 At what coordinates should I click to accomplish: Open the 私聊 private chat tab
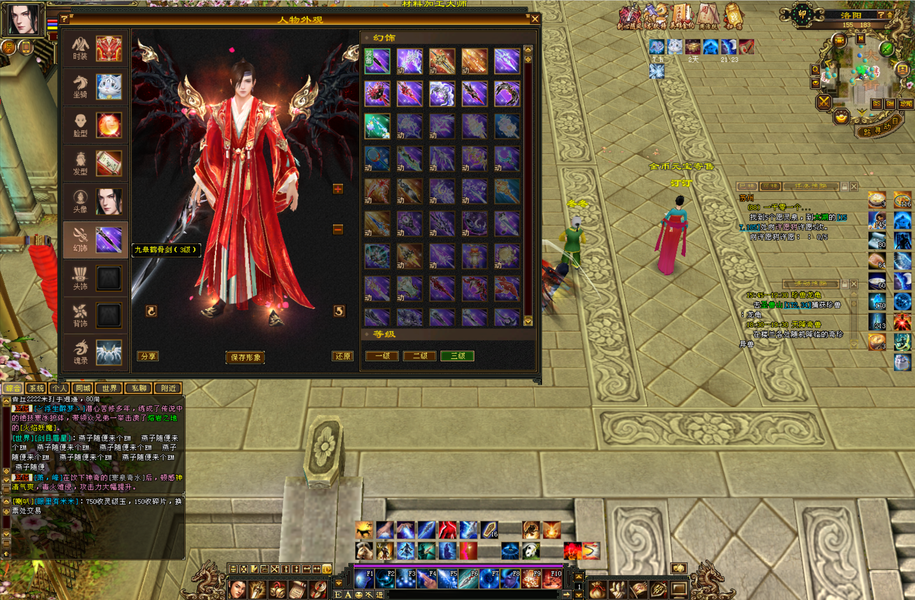[x=139, y=388]
